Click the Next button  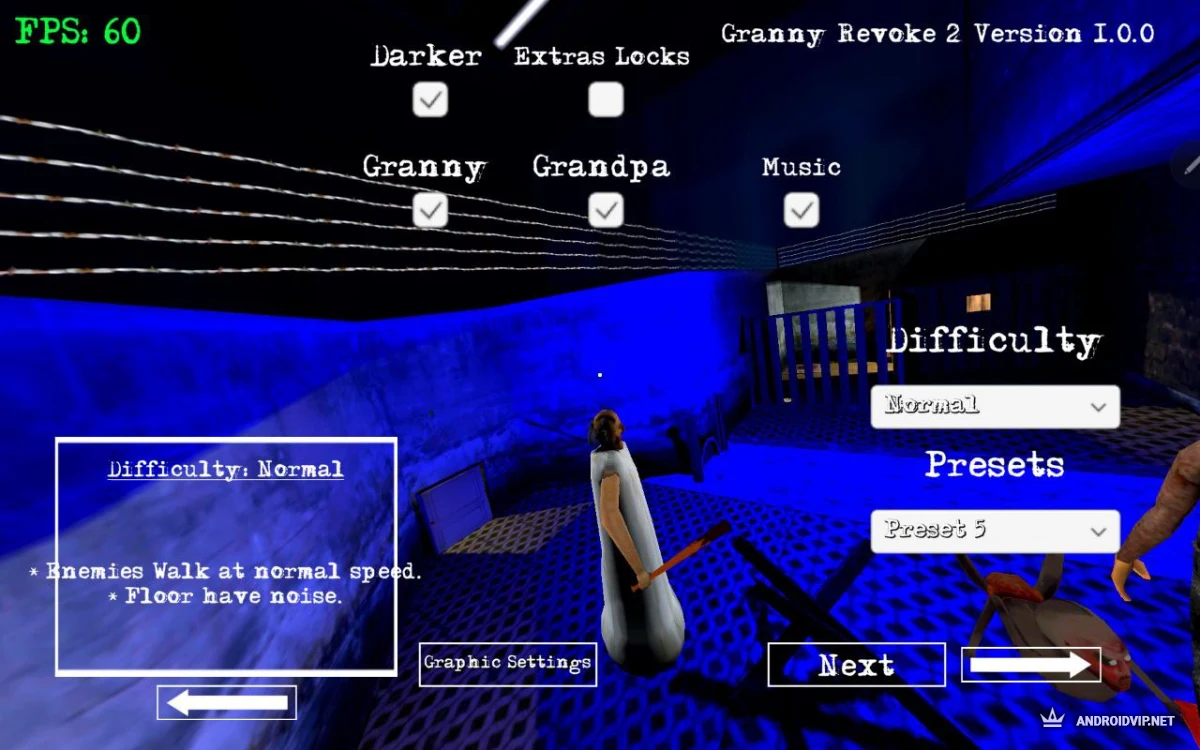coord(856,665)
